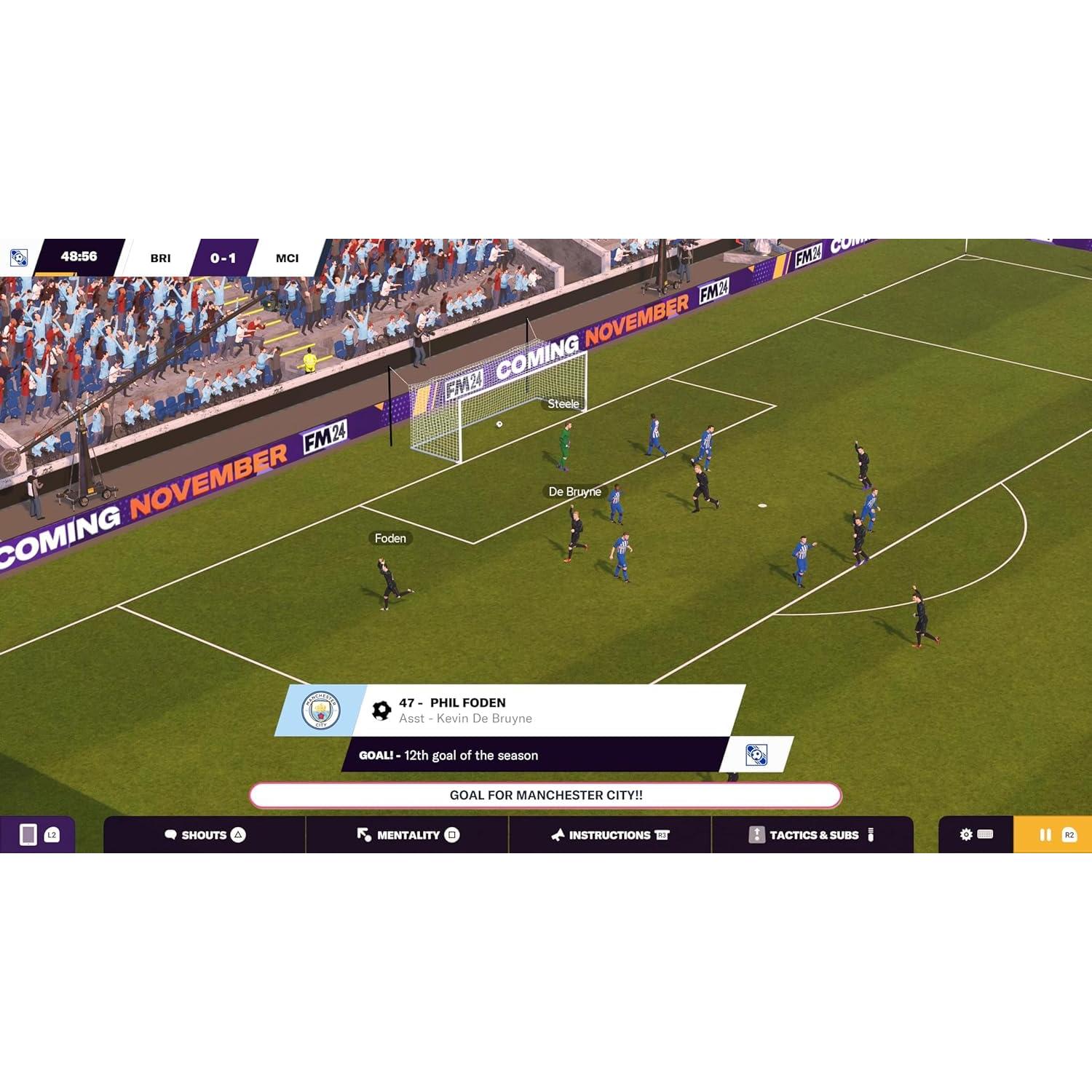Click the FM24 match engine logo top left
Image resolution: width=1092 pixels, height=1092 pixels.
[x=18, y=256]
